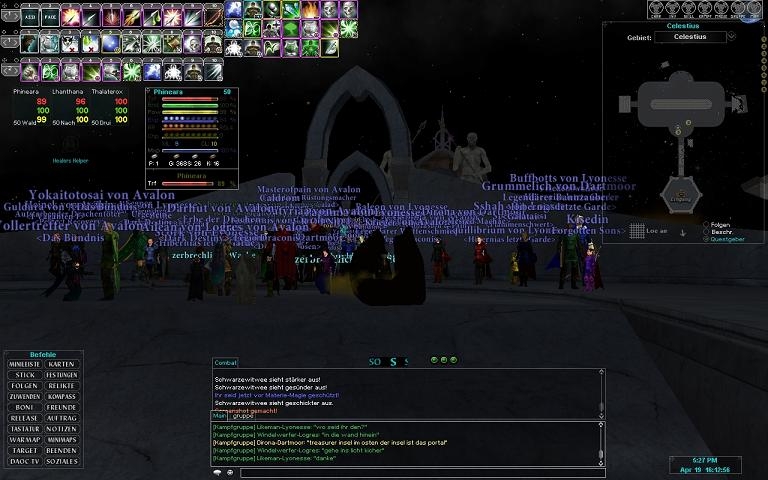Activate the Folgen command
The width and height of the screenshot is (768, 480).
(25, 386)
